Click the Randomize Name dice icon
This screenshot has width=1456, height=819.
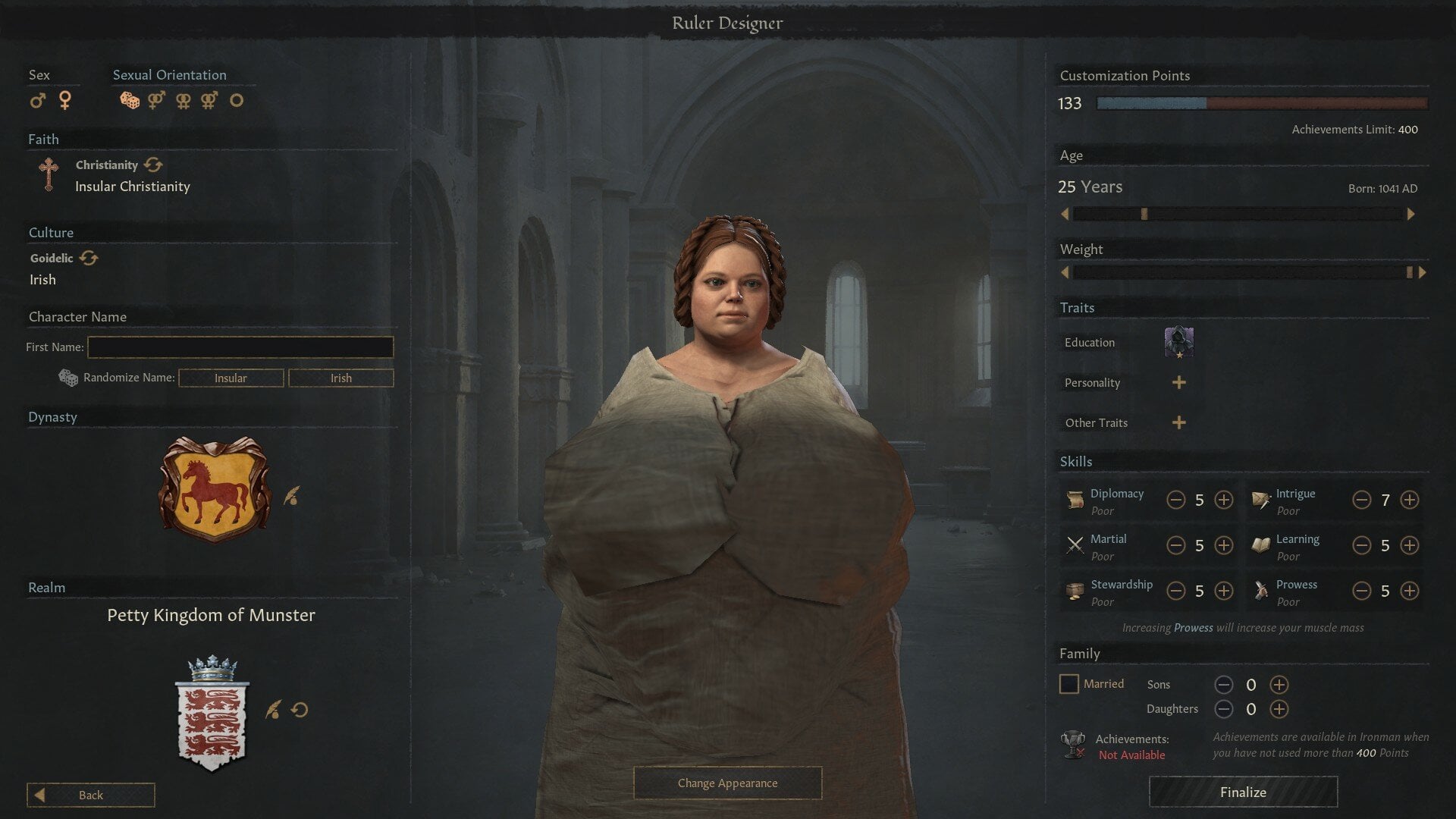coord(68,377)
